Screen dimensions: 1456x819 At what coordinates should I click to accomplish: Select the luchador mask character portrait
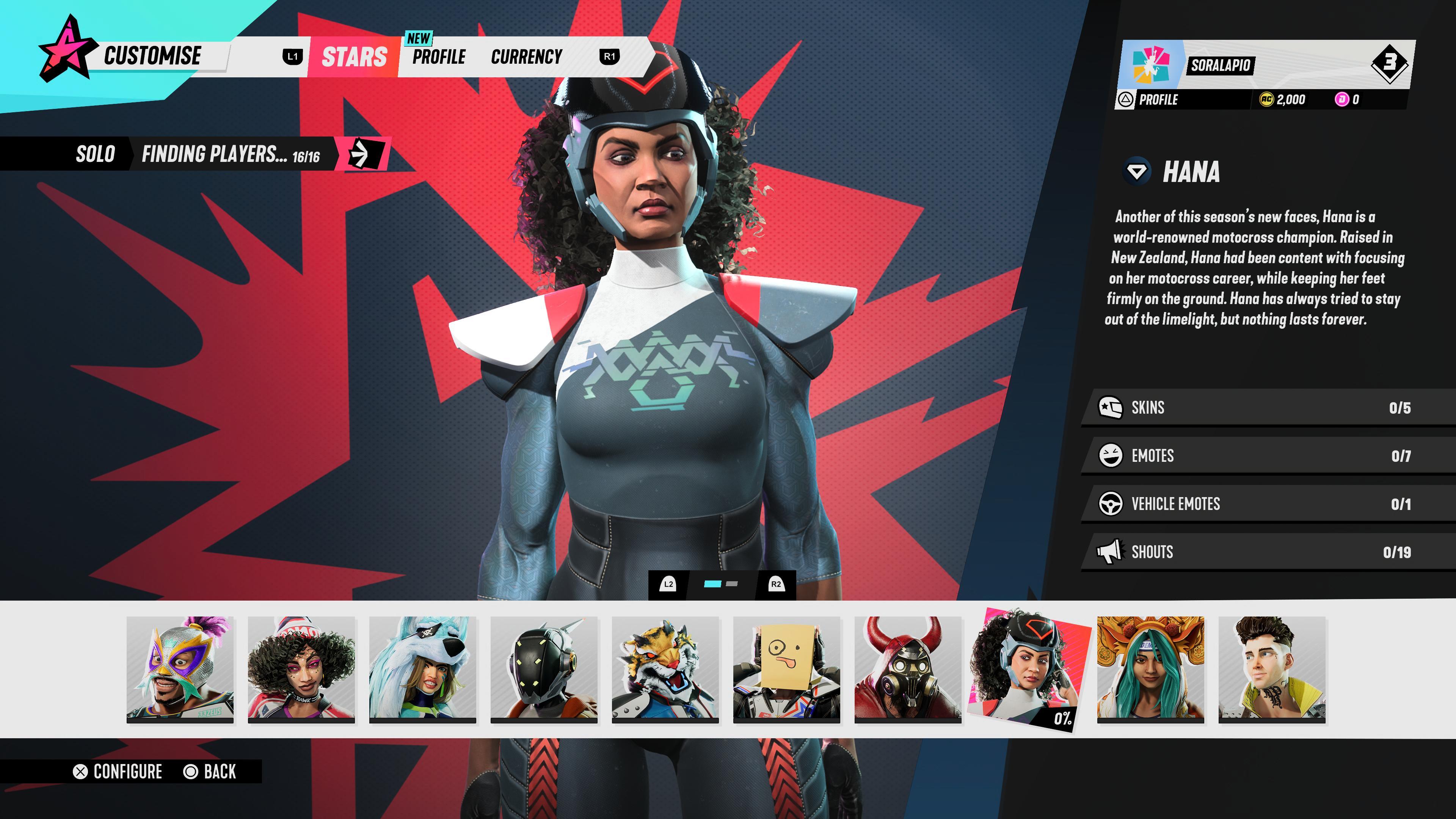(x=180, y=669)
